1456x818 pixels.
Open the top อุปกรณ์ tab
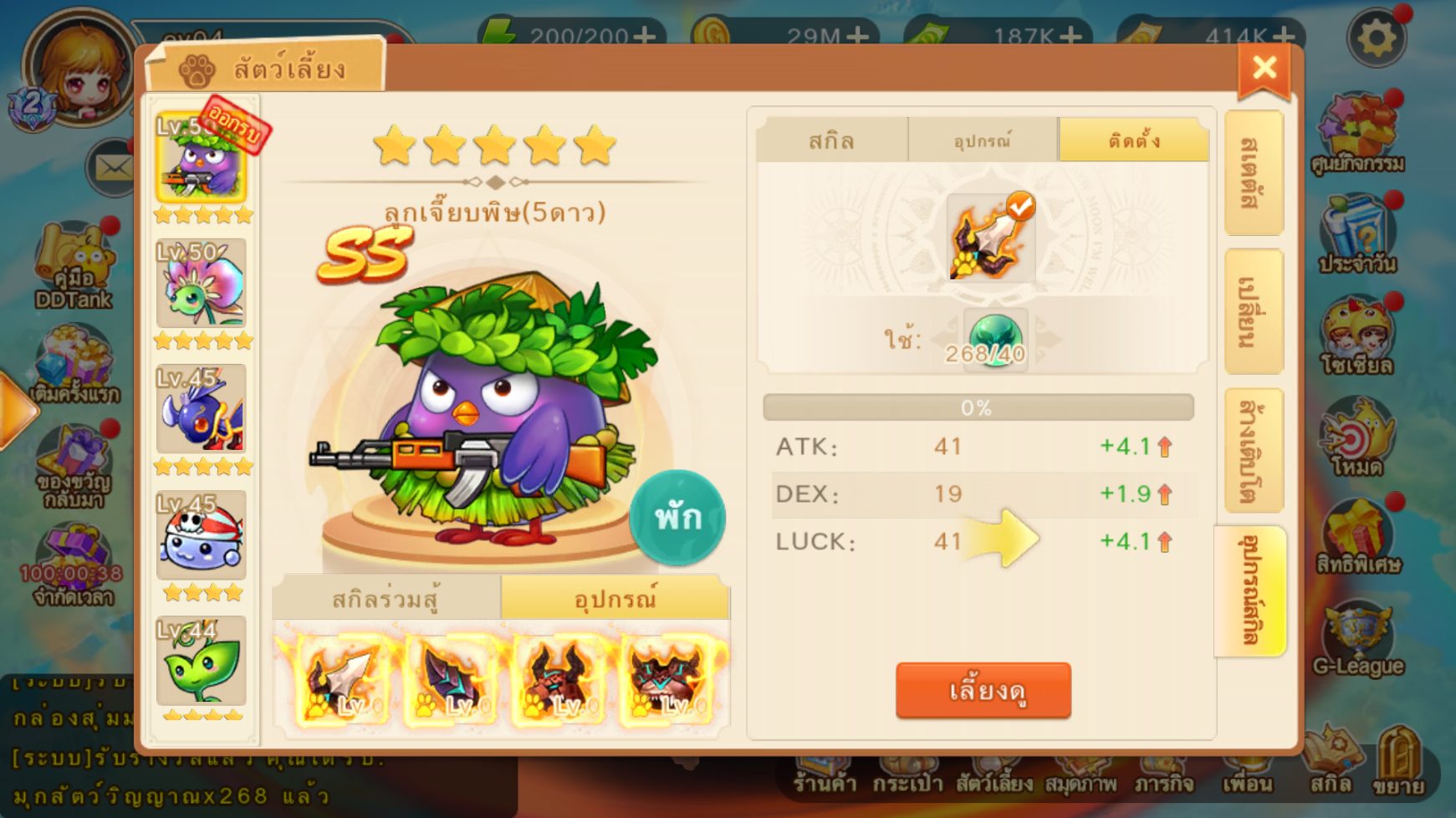(x=983, y=140)
